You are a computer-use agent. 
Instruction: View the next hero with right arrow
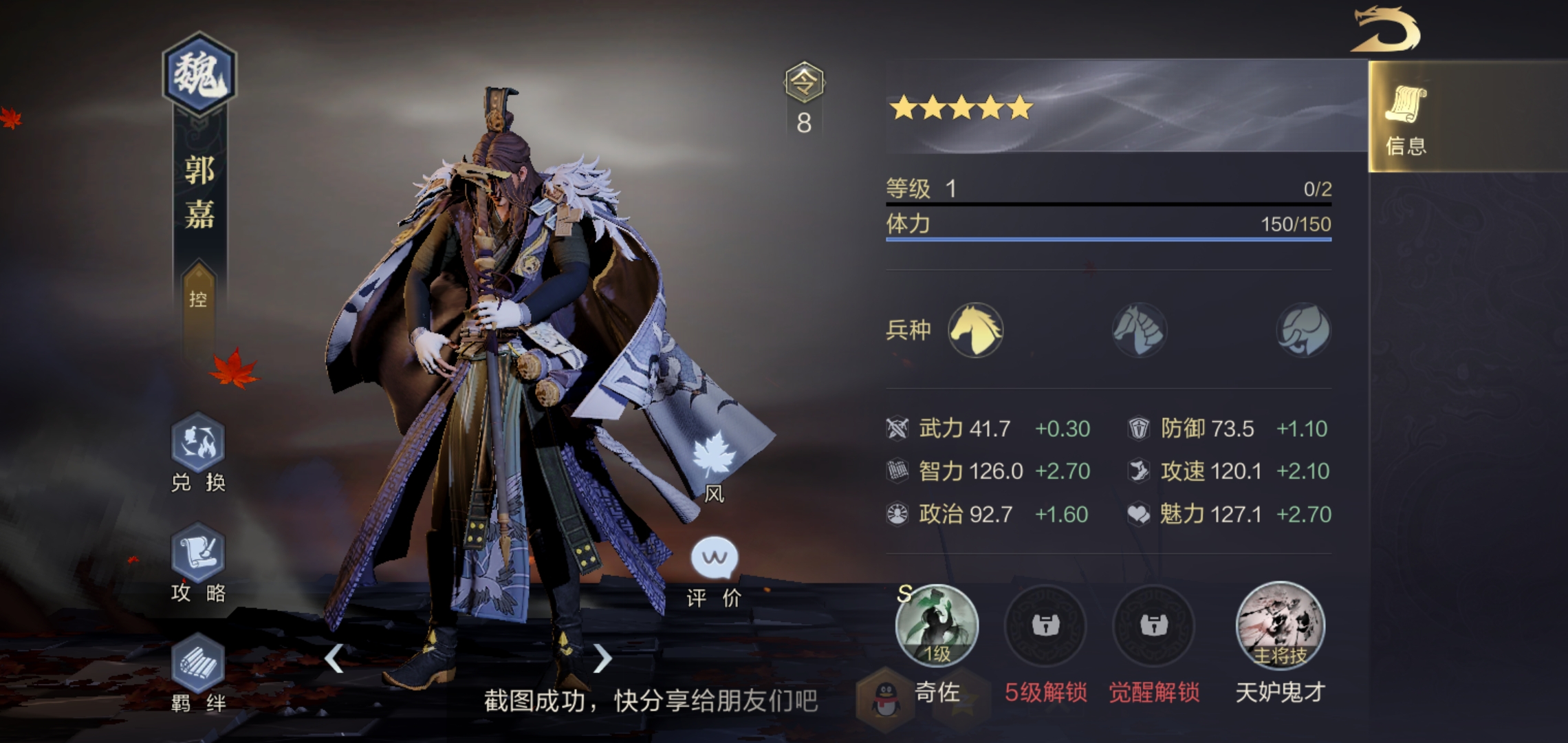pos(602,658)
